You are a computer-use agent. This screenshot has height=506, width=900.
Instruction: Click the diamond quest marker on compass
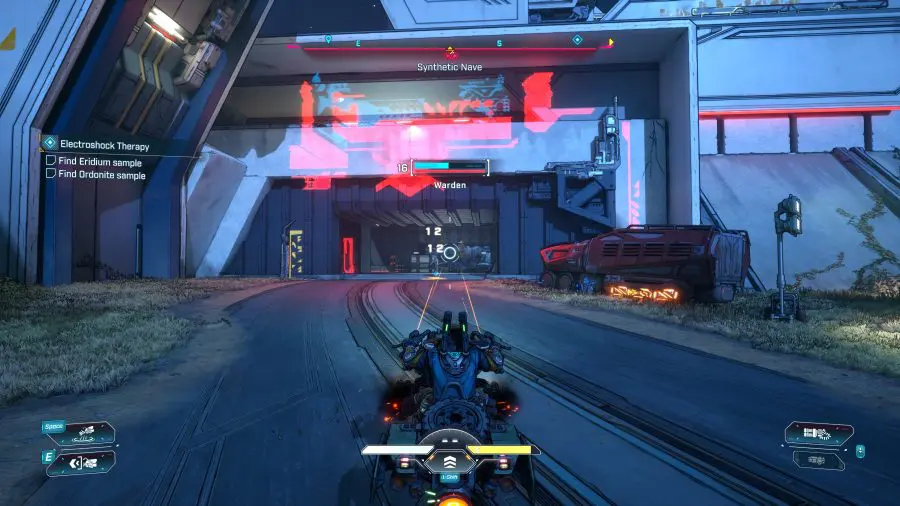(577, 40)
